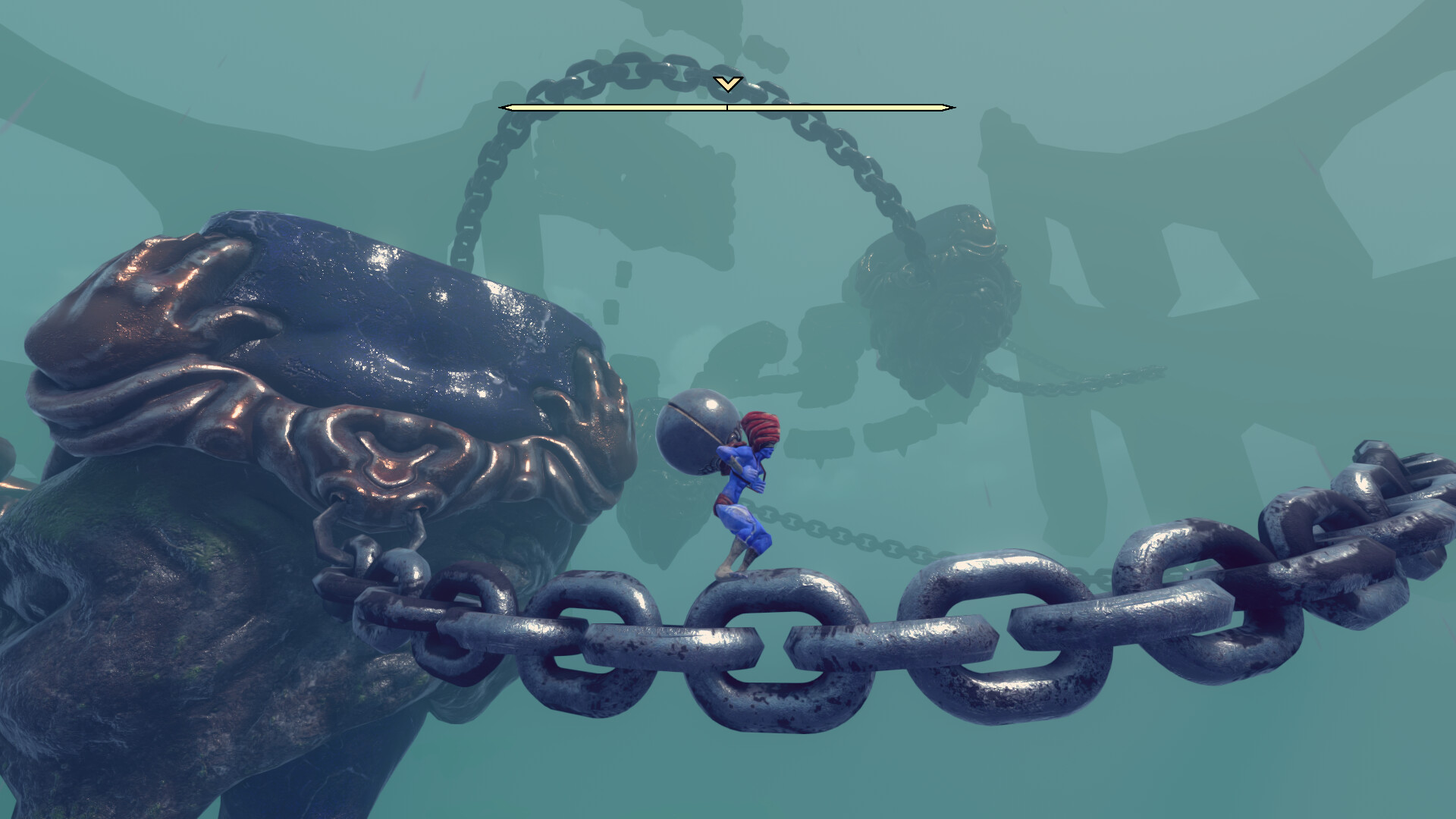The image size is (1456, 819).
Task: Click the center notch of the progress bar
Action: (728, 107)
